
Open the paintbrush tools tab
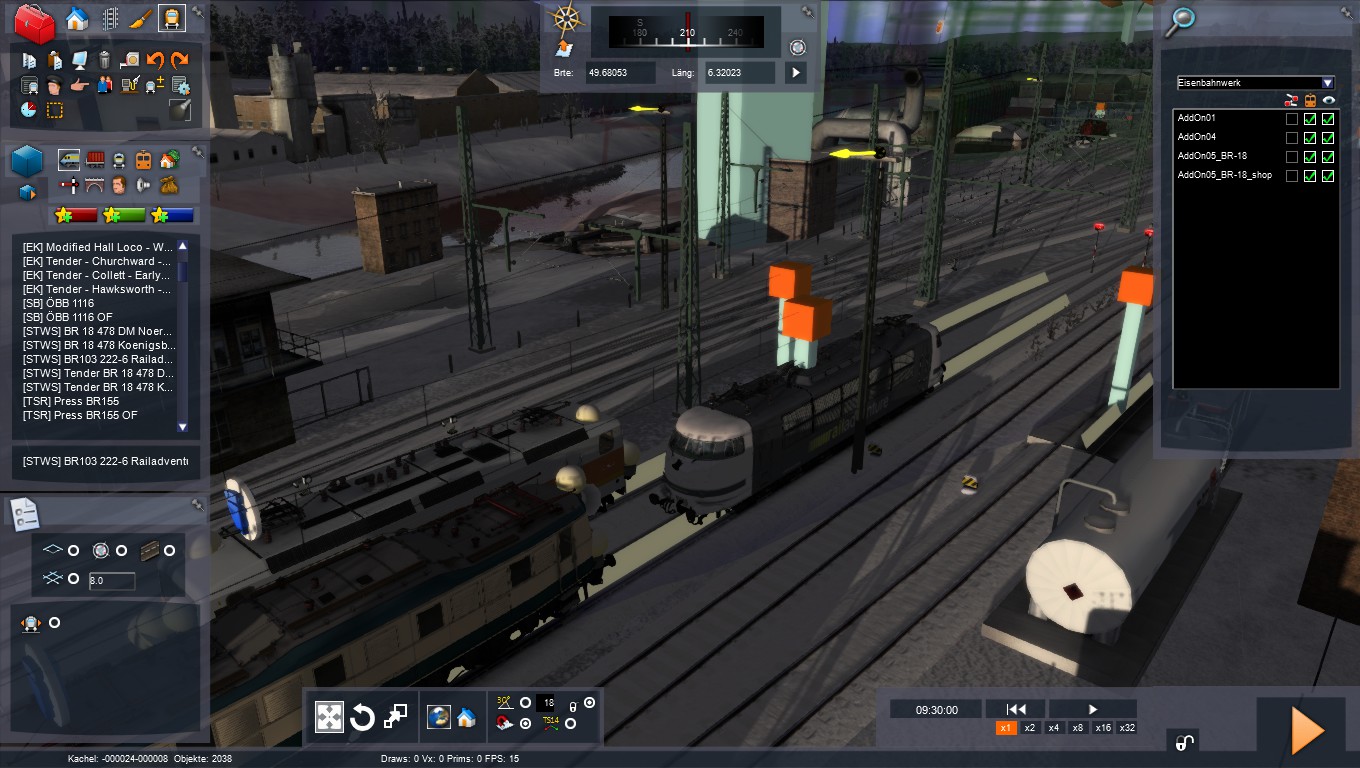pyautogui.click(x=140, y=19)
